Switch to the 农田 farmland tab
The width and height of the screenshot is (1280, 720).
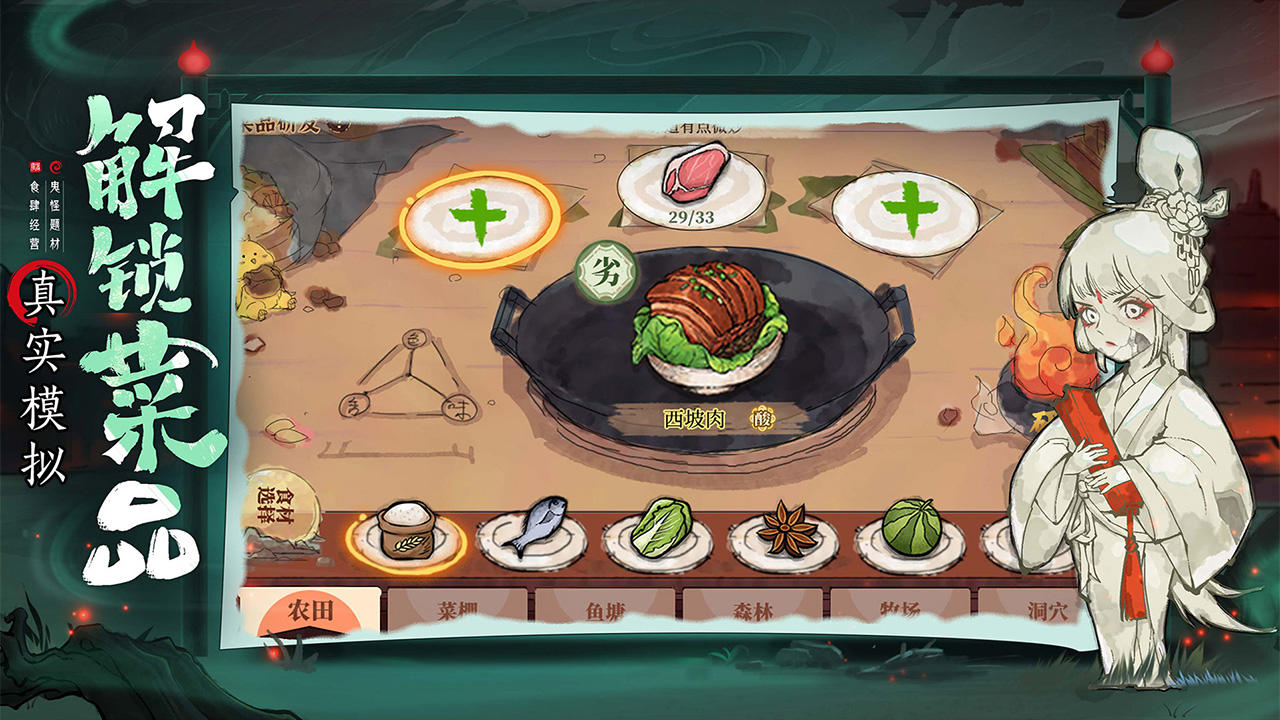311,611
